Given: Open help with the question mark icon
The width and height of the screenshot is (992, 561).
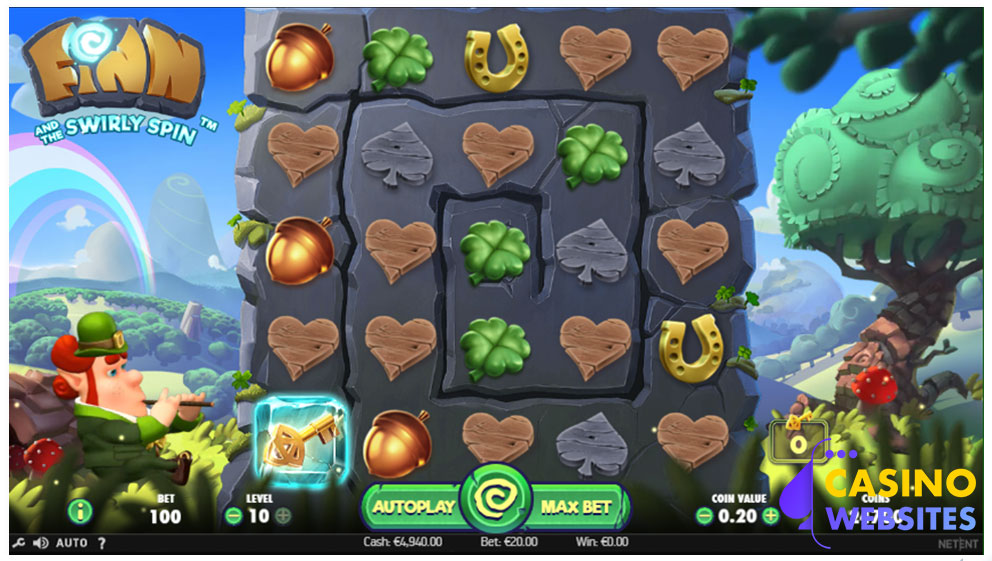Looking at the screenshot, I should 101,543.
